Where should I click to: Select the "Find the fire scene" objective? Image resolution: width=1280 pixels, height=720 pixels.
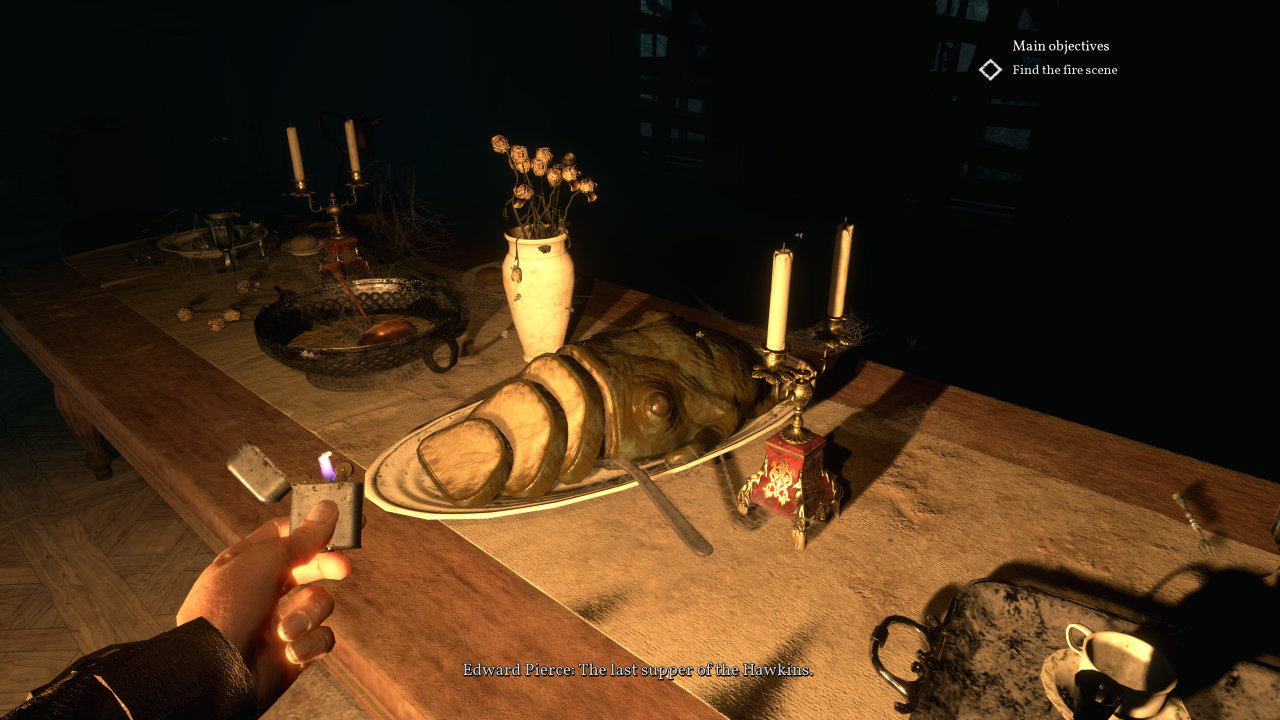coord(1064,70)
